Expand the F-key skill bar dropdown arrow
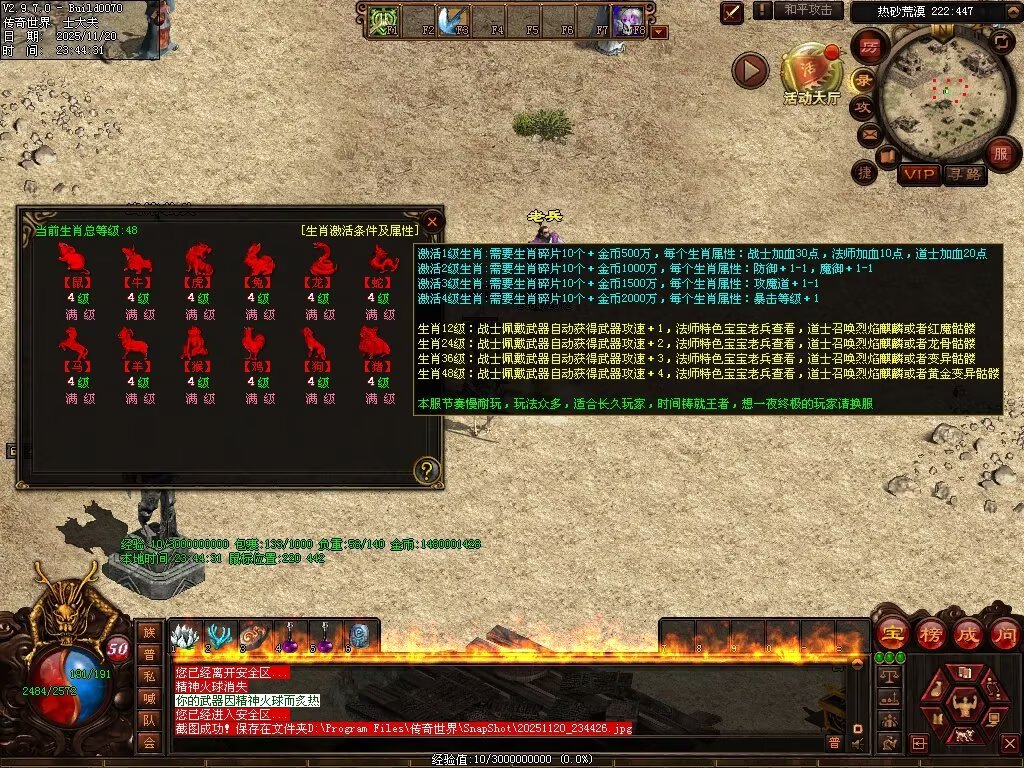Screen dimensions: 1024x768 click(x=659, y=32)
